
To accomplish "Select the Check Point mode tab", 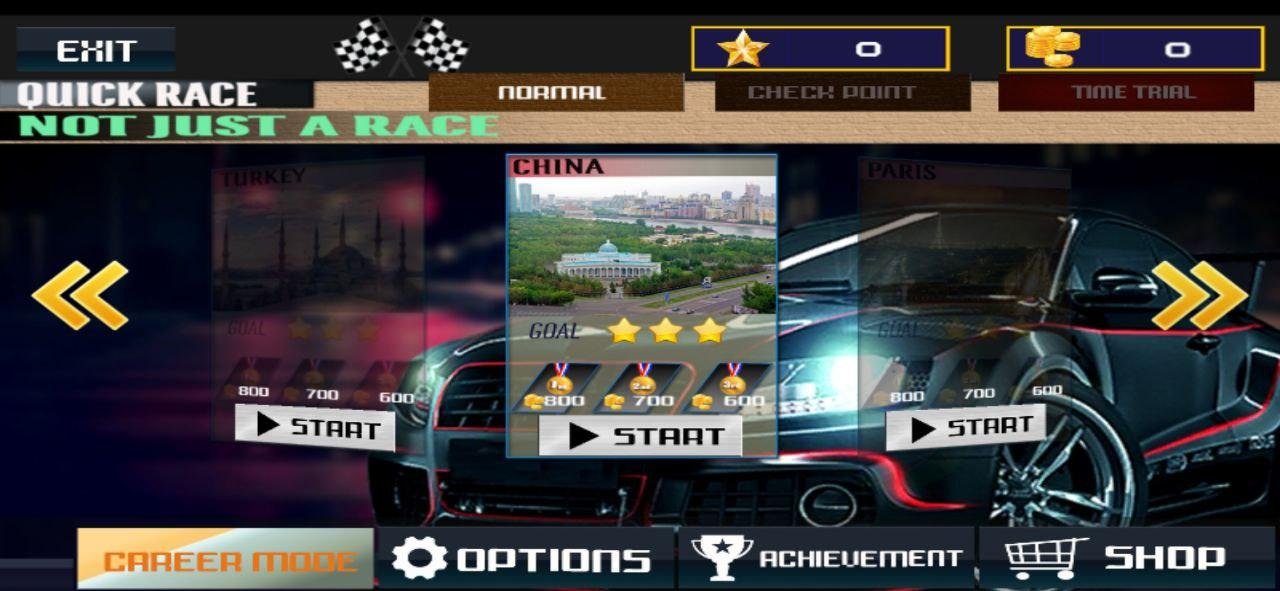I will pyautogui.click(x=841, y=93).
